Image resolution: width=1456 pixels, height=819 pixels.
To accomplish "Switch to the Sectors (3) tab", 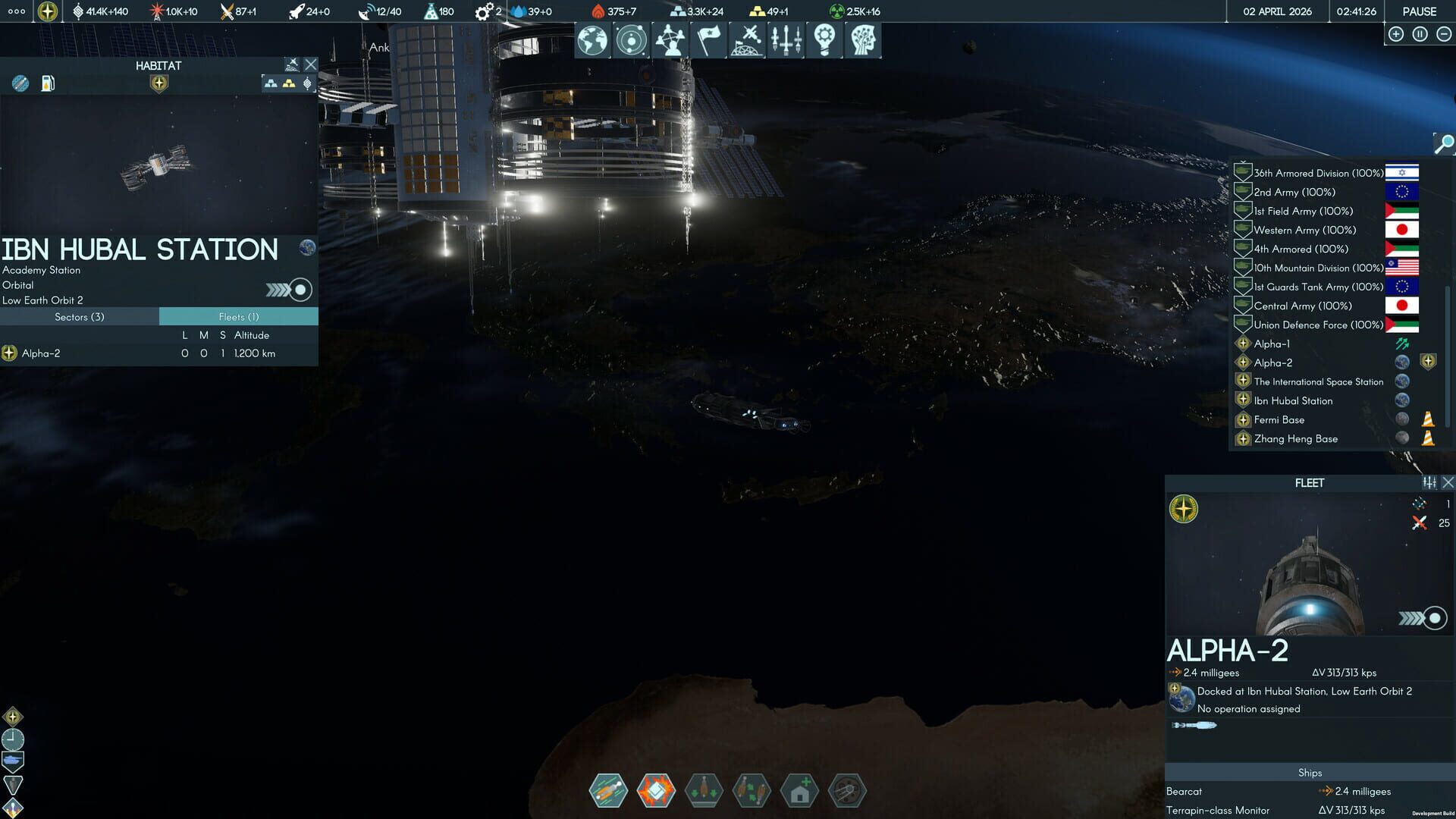I will pos(80,316).
